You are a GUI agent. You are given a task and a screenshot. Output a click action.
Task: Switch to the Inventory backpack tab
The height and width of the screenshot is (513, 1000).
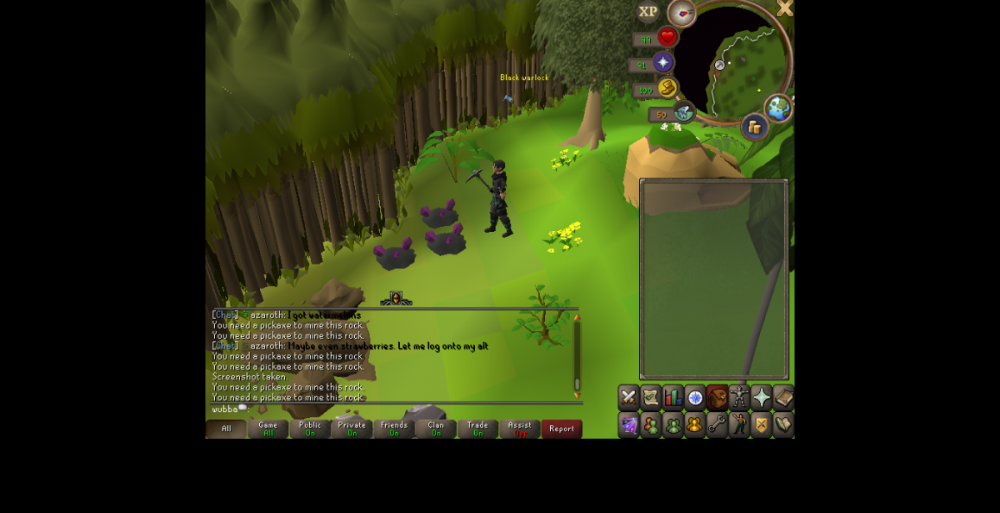(717, 397)
